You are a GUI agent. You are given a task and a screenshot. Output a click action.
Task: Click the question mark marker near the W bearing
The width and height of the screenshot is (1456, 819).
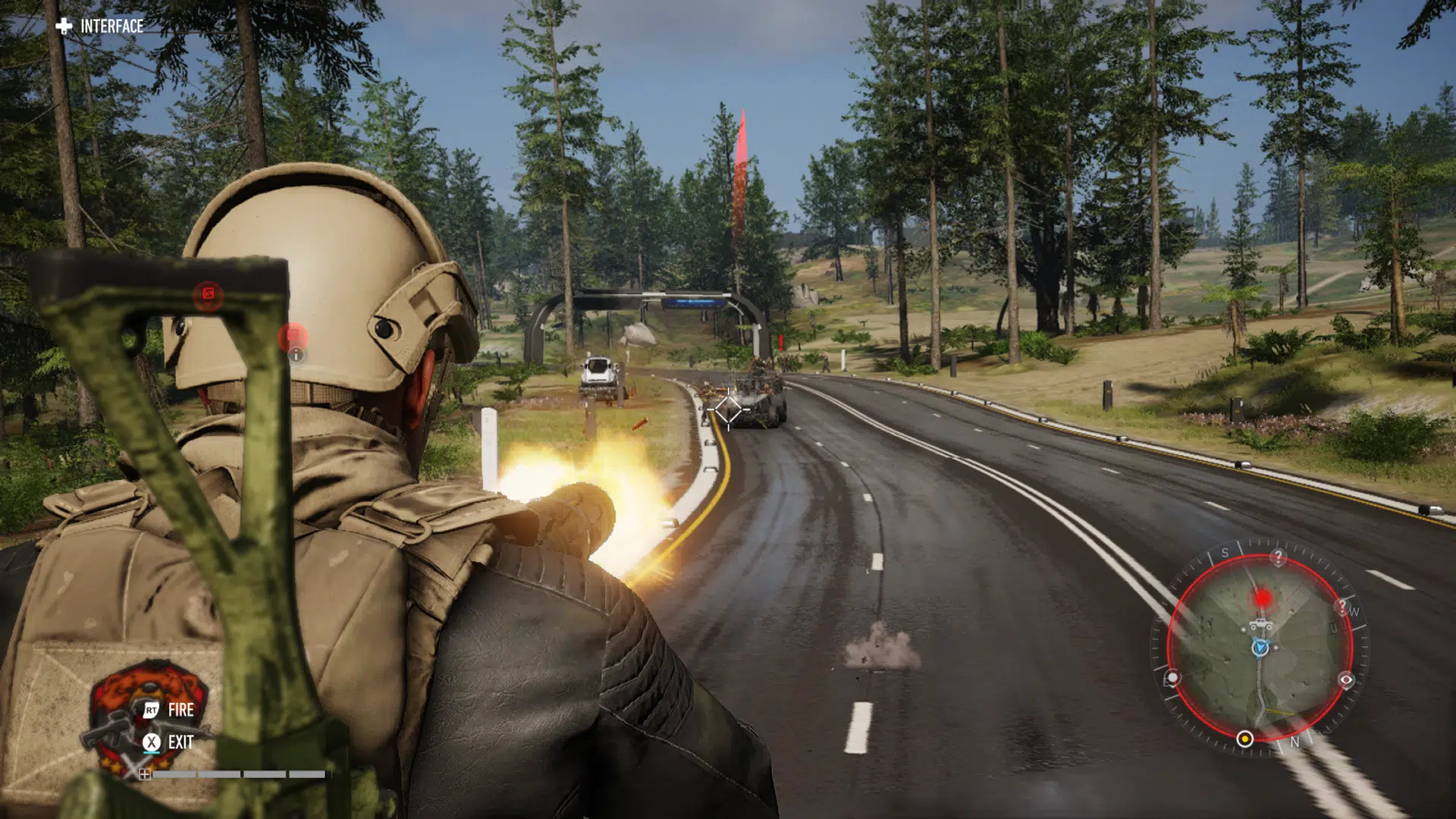pyautogui.click(x=1342, y=607)
